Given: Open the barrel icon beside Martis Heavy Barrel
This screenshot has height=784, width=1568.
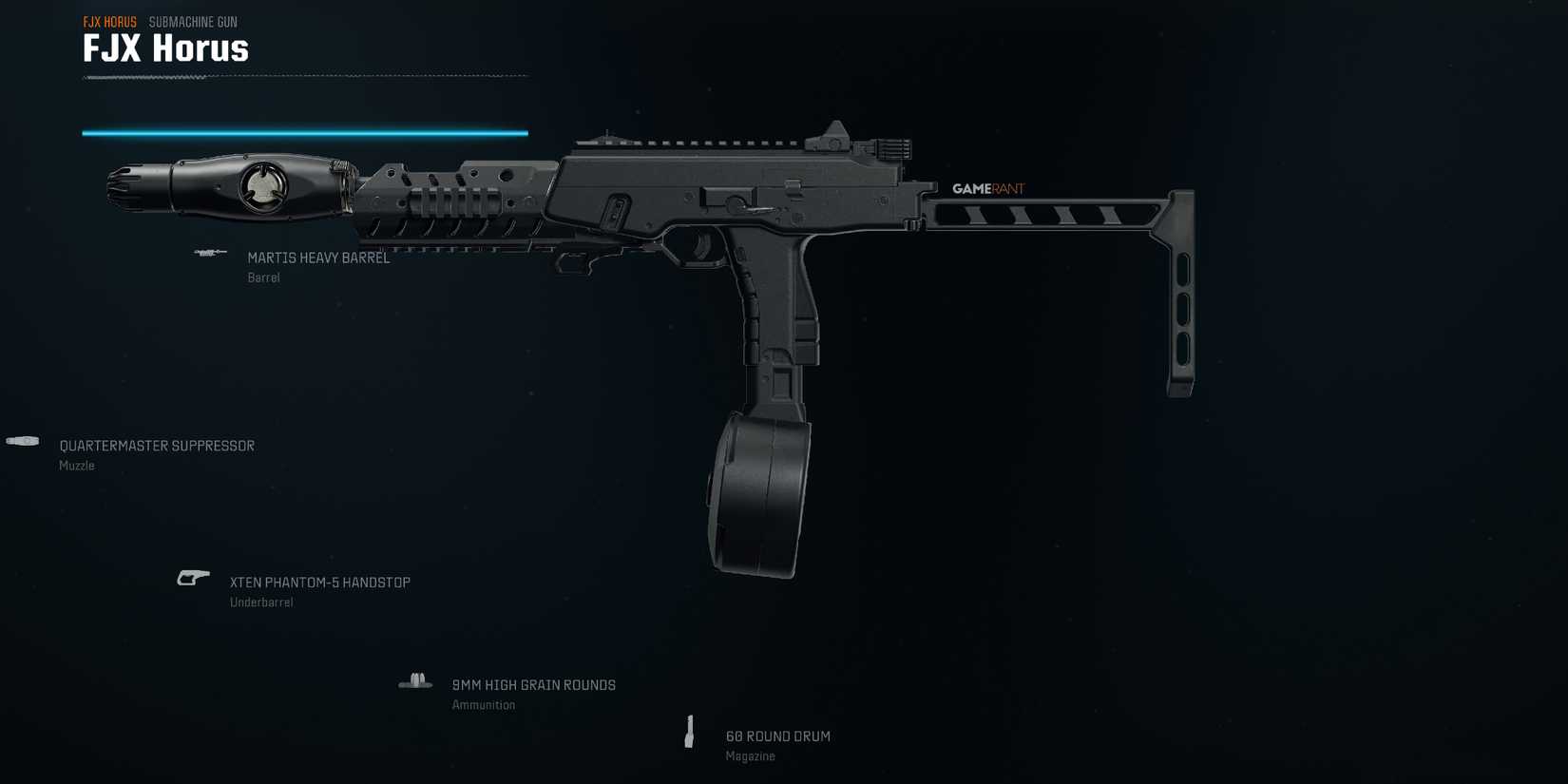Looking at the screenshot, I should (207, 253).
